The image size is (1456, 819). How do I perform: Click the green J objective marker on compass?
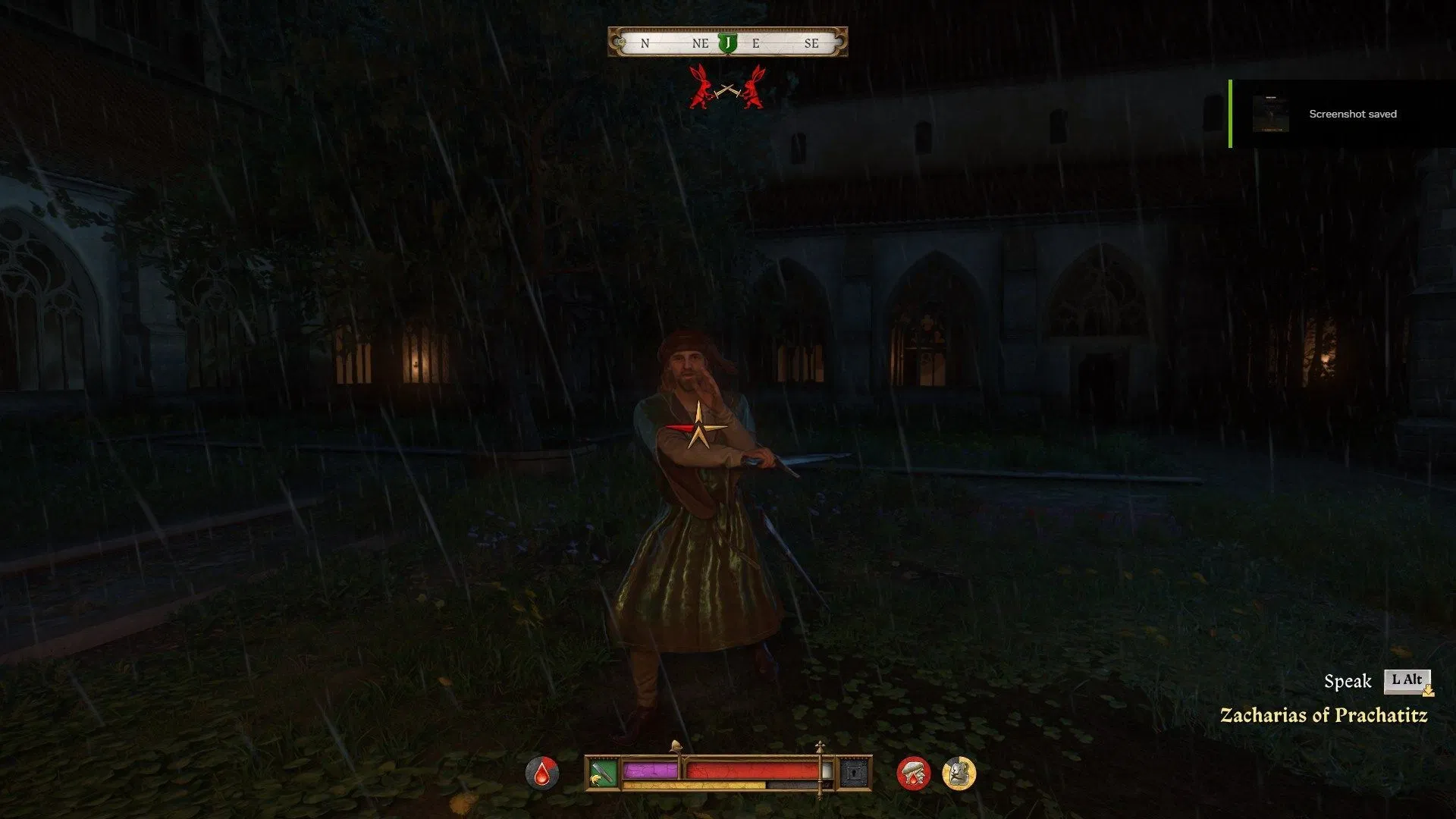coord(726,42)
